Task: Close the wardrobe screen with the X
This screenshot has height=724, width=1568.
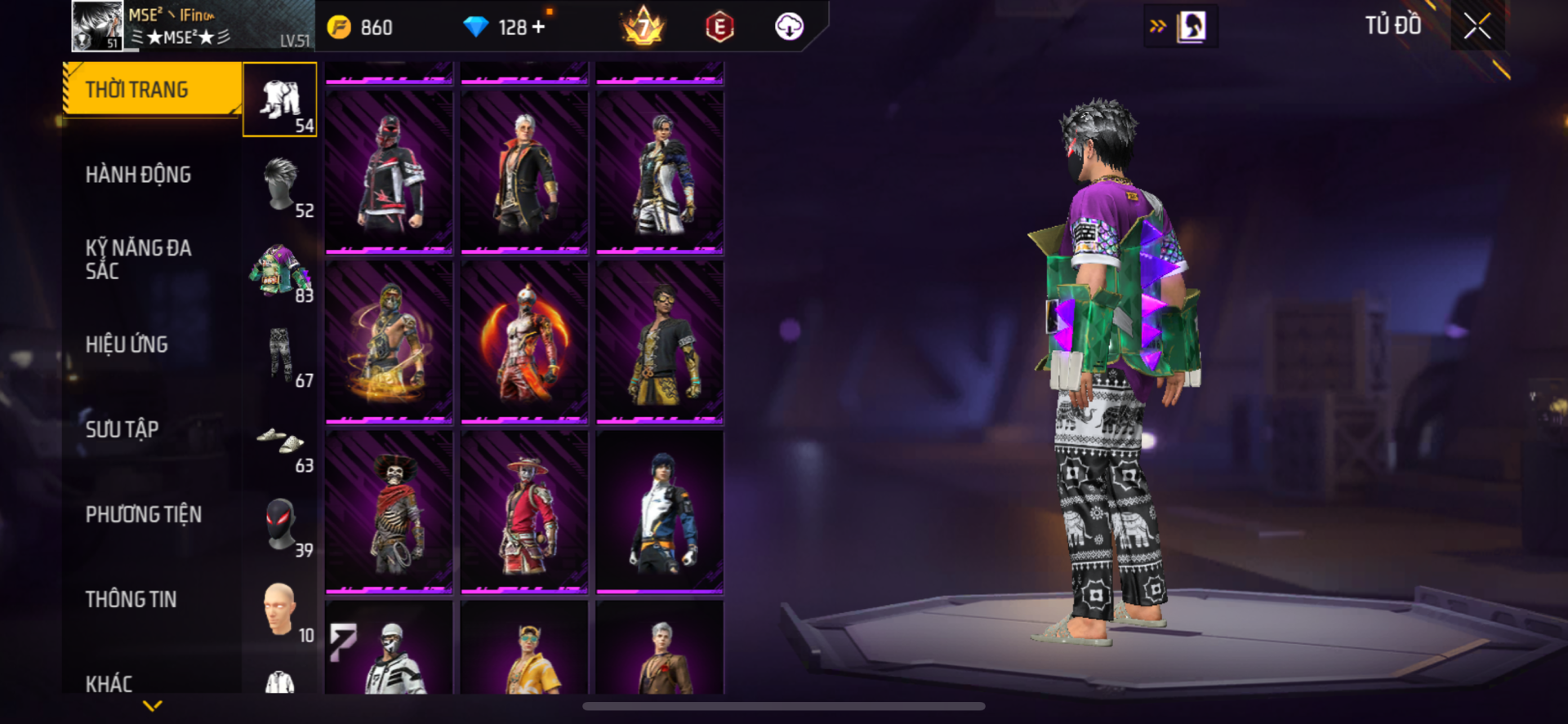Action: coord(1477,26)
